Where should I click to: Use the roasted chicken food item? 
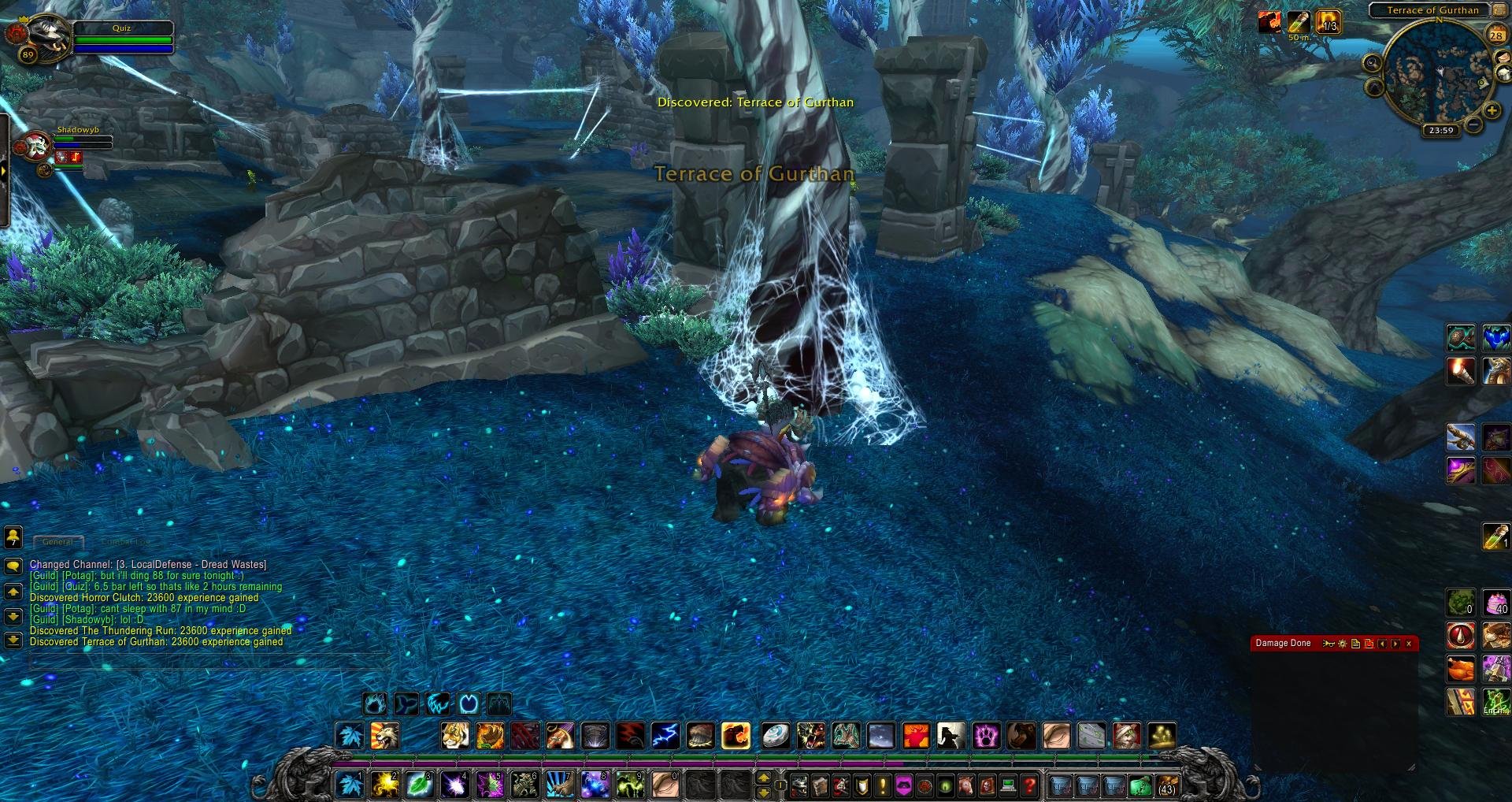(x=1461, y=668)
